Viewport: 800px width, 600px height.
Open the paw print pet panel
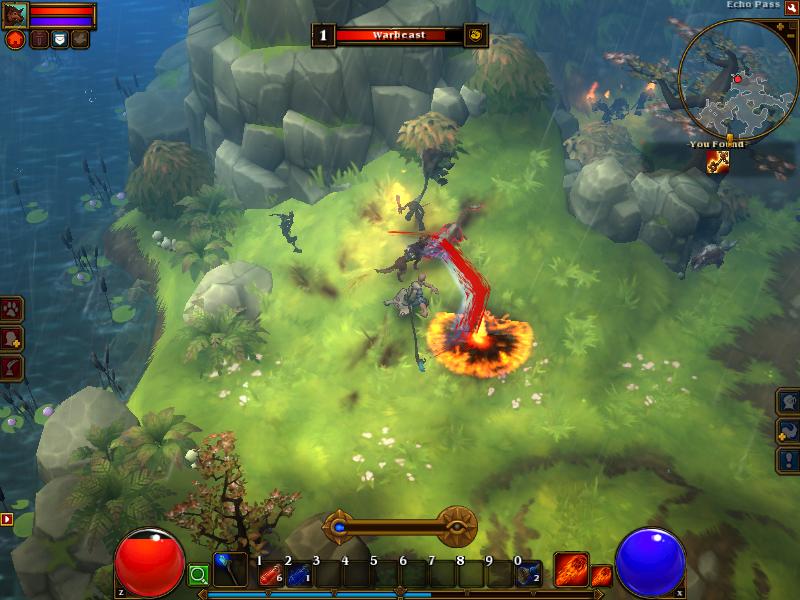[x=12, y=309]
